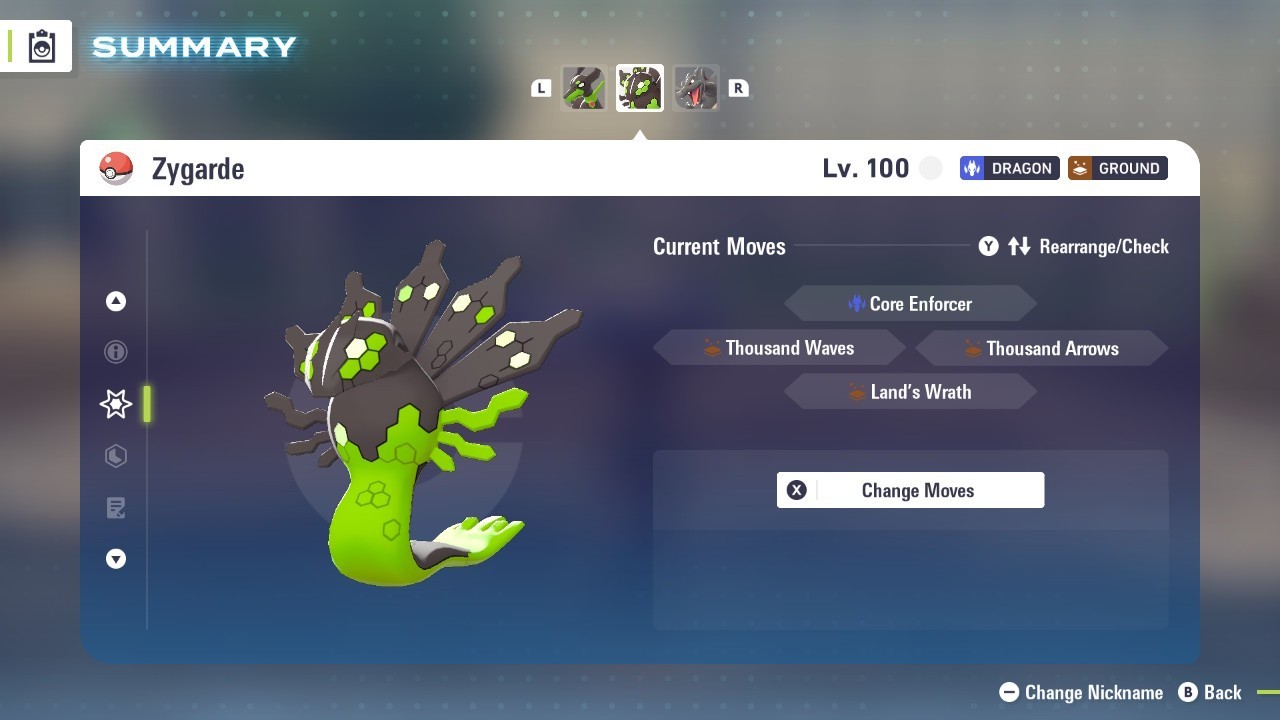Choose Change Nickname at the bottom
The image size is (1280, 720).
tap(1082, 692)
